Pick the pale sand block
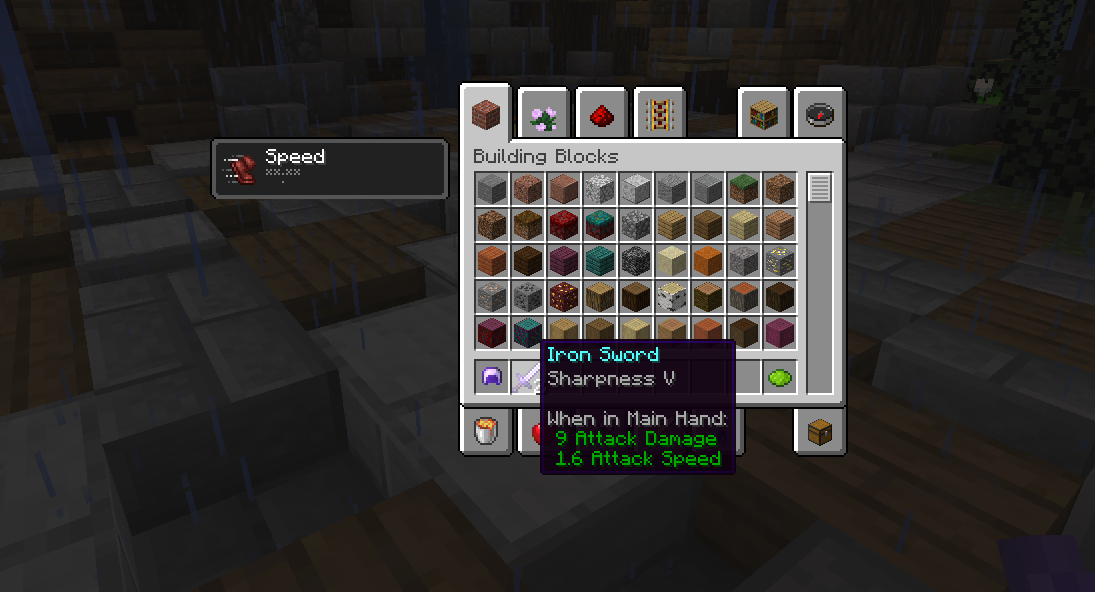Screen dimensions: 1095x592 [671, 260]
